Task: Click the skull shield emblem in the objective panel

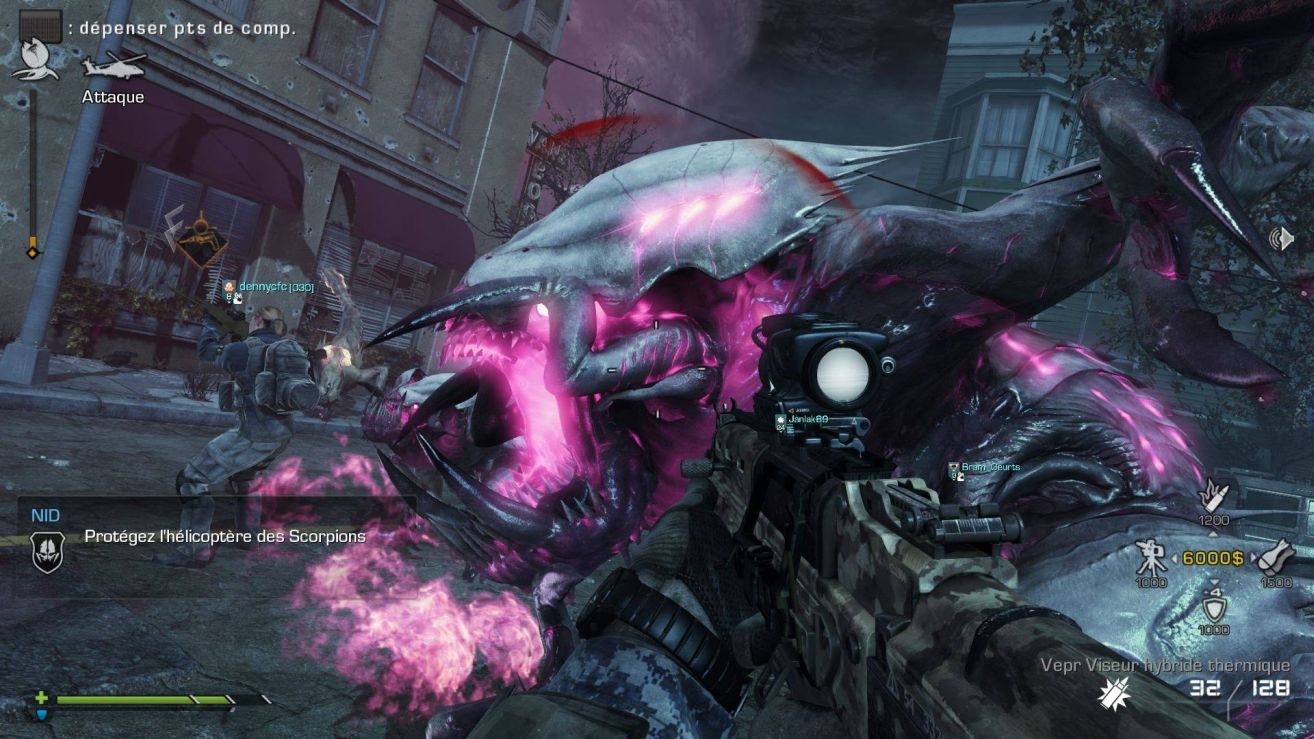Action: coord(47,551)
